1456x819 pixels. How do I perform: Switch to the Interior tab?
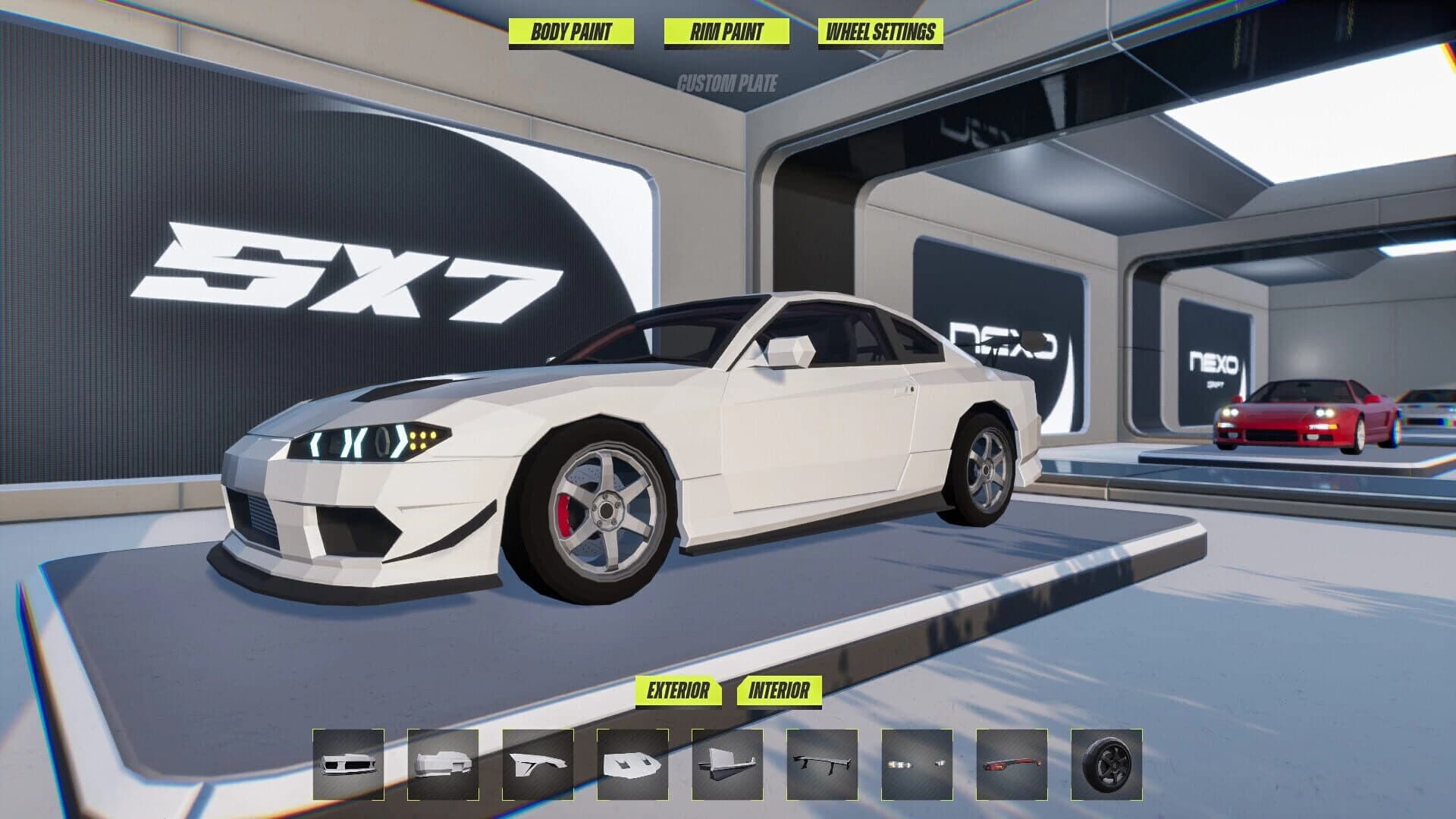780,691
